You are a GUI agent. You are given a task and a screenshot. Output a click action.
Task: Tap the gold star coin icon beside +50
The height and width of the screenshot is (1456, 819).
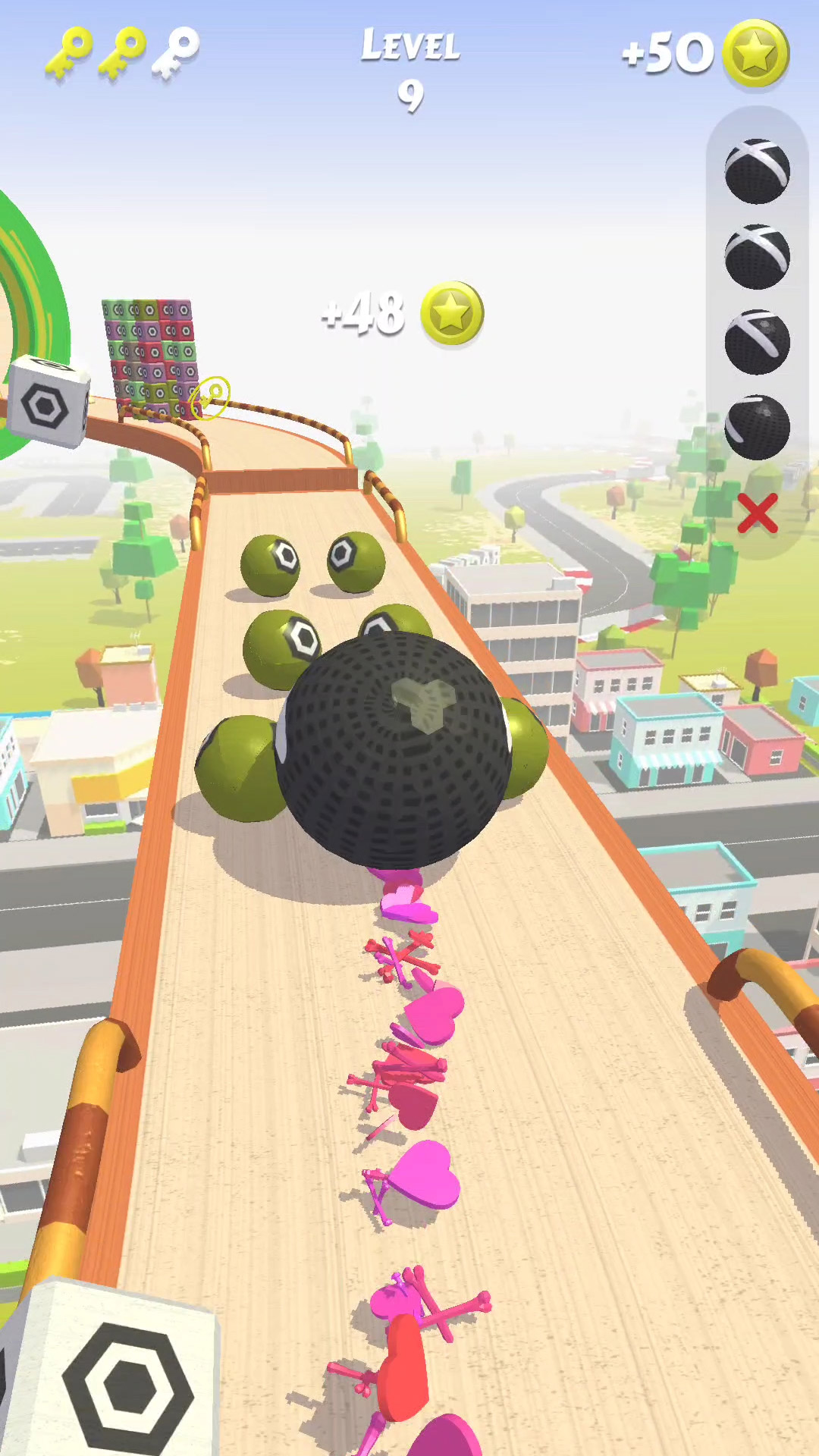[x=755, y=53]
